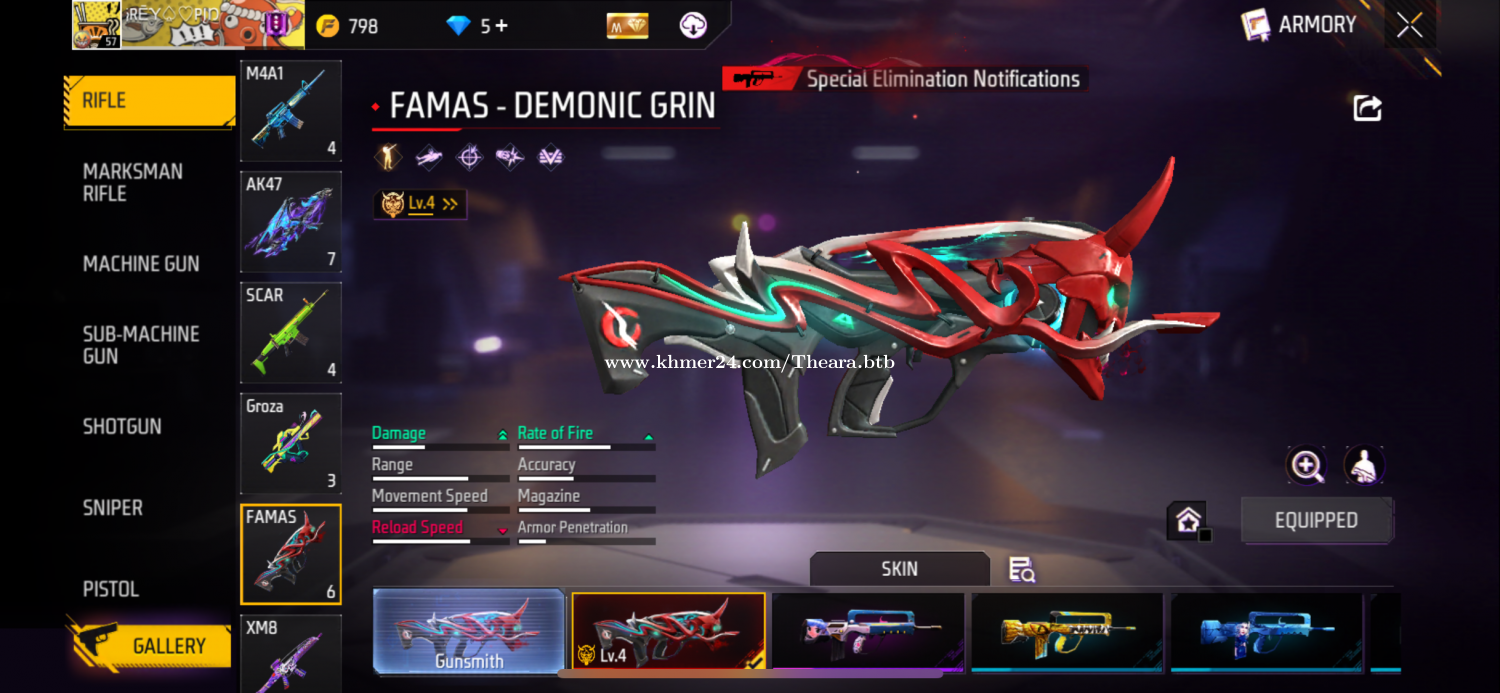Click the Equipped button
Image resolution: width=1500 pixels, height=693 pixels.
coord(1316,520)
